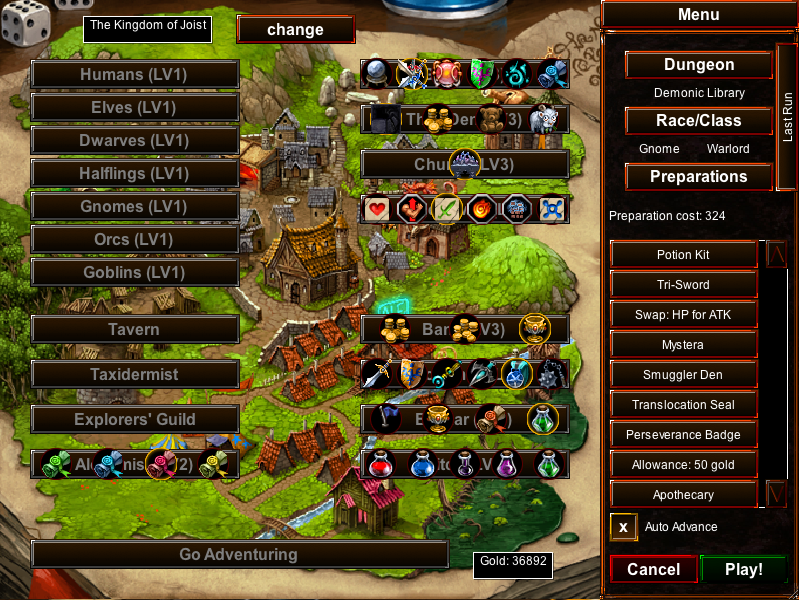The height and width of the screenshot is (600, 799).
Task: Open the Race/Class selection
Action: (699, 121)
